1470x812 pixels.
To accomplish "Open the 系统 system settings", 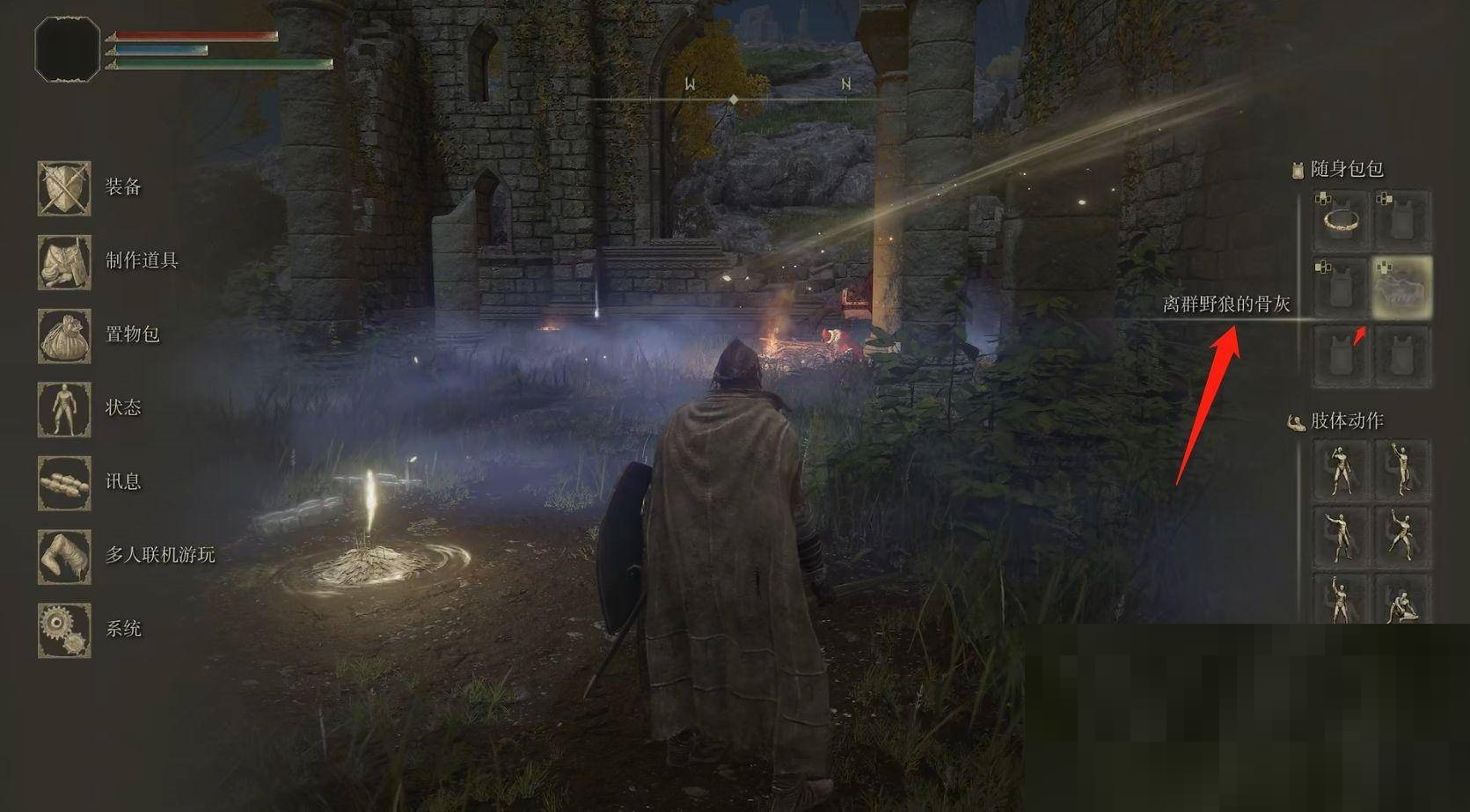I will [x=64, y=630].
